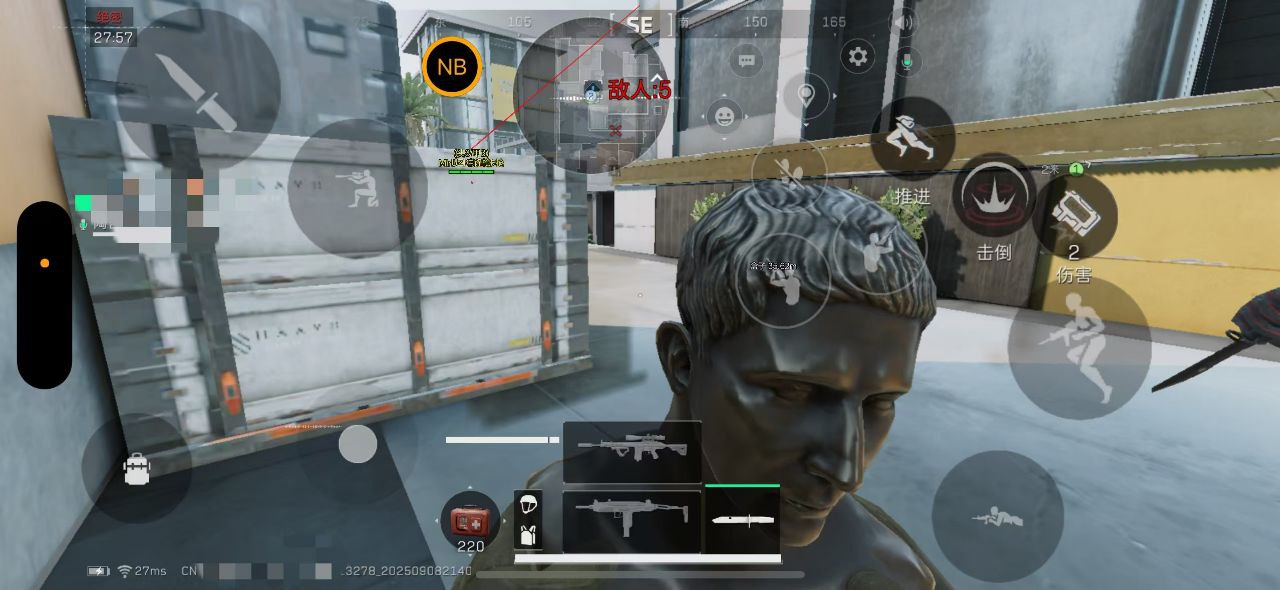This screenshot has width=1280, height=590.
Task: Tap the crouch-and-aim stance button
Action: click(x=357, y=189)
